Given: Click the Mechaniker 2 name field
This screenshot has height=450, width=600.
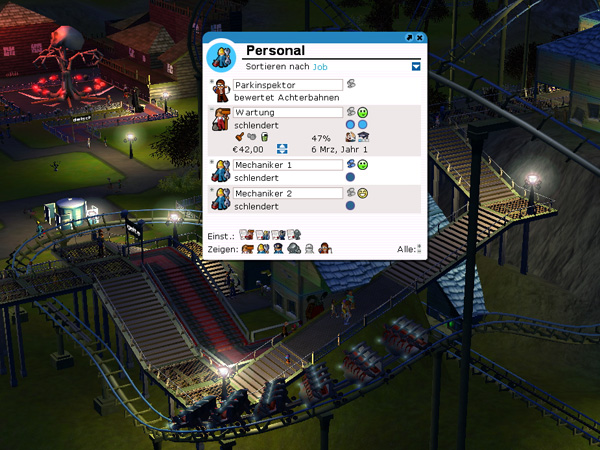Looking at the screenshot, I should [288, 192].
